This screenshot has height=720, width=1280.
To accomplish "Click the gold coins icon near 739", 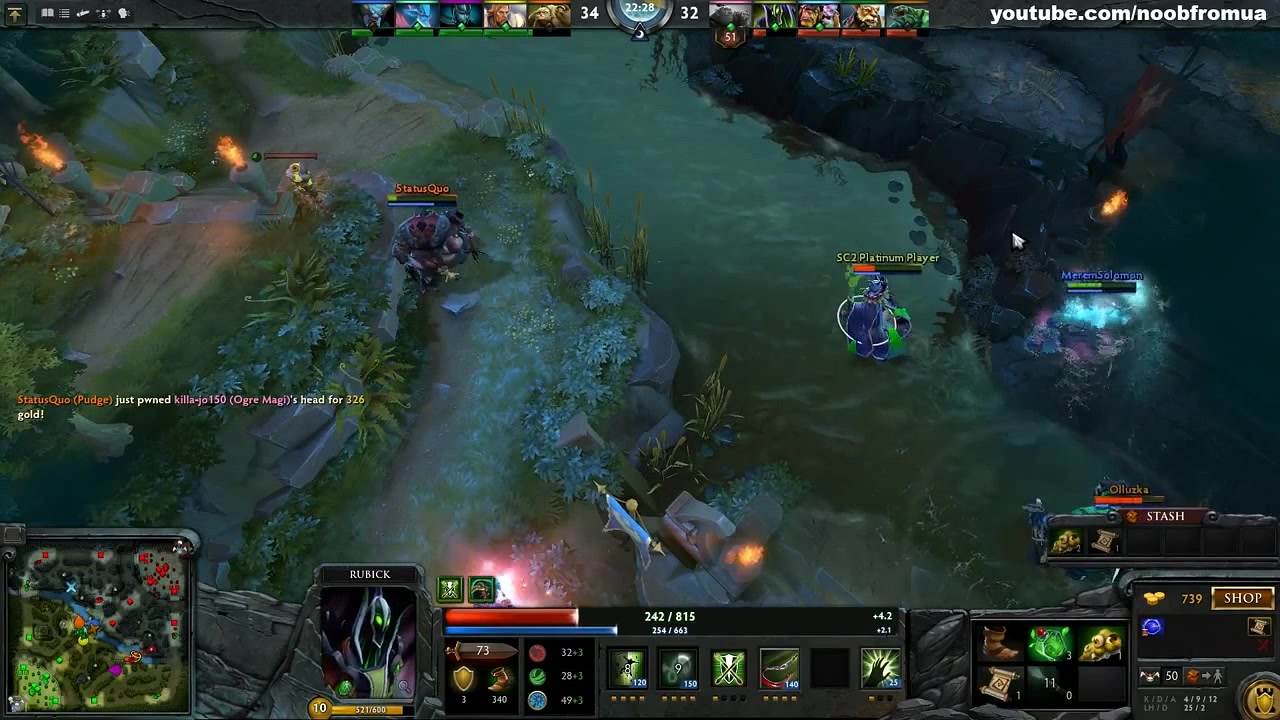I will (x=1153, y=597).
